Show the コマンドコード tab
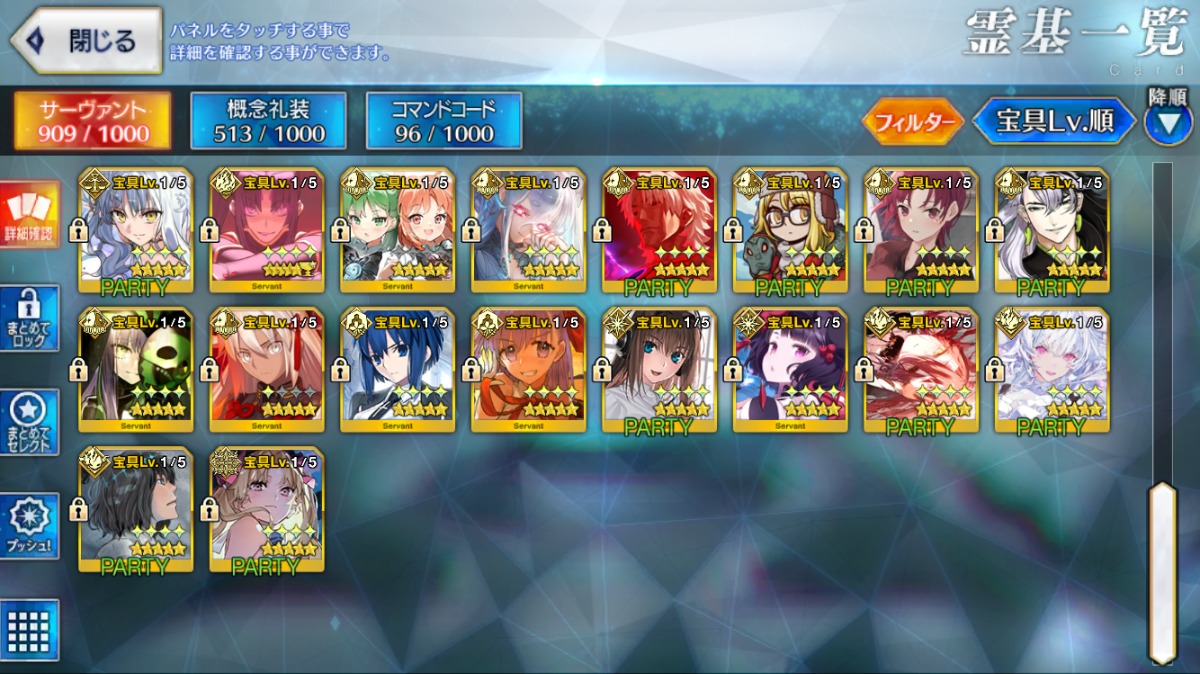Screen dimensions: 1200x674 point(444,121)
